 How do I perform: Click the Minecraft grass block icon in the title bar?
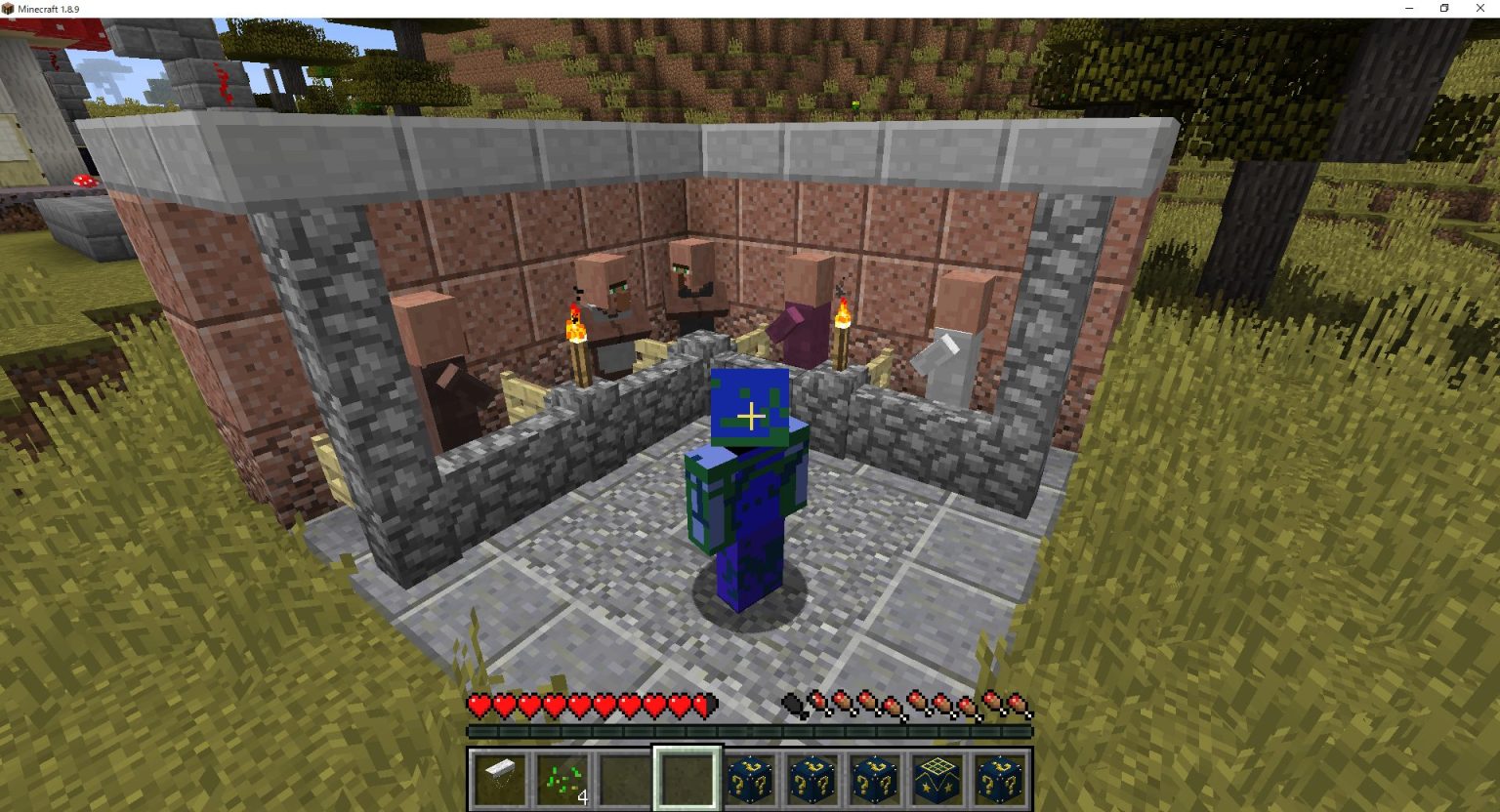[x=8, y=8]
